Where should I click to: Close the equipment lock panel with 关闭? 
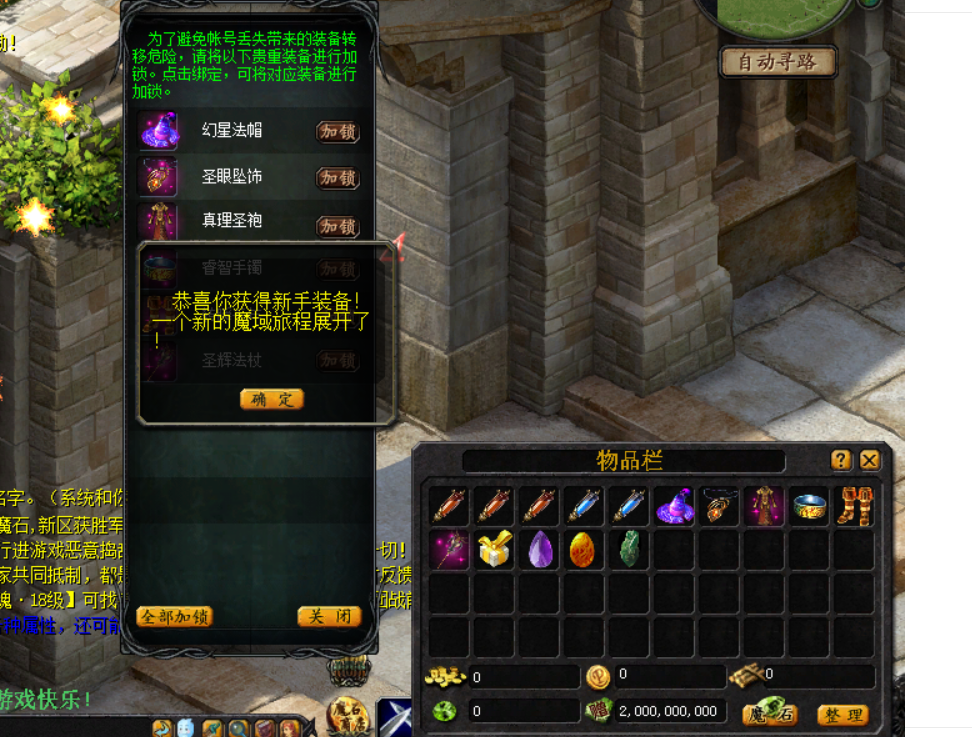coord(328,616)
